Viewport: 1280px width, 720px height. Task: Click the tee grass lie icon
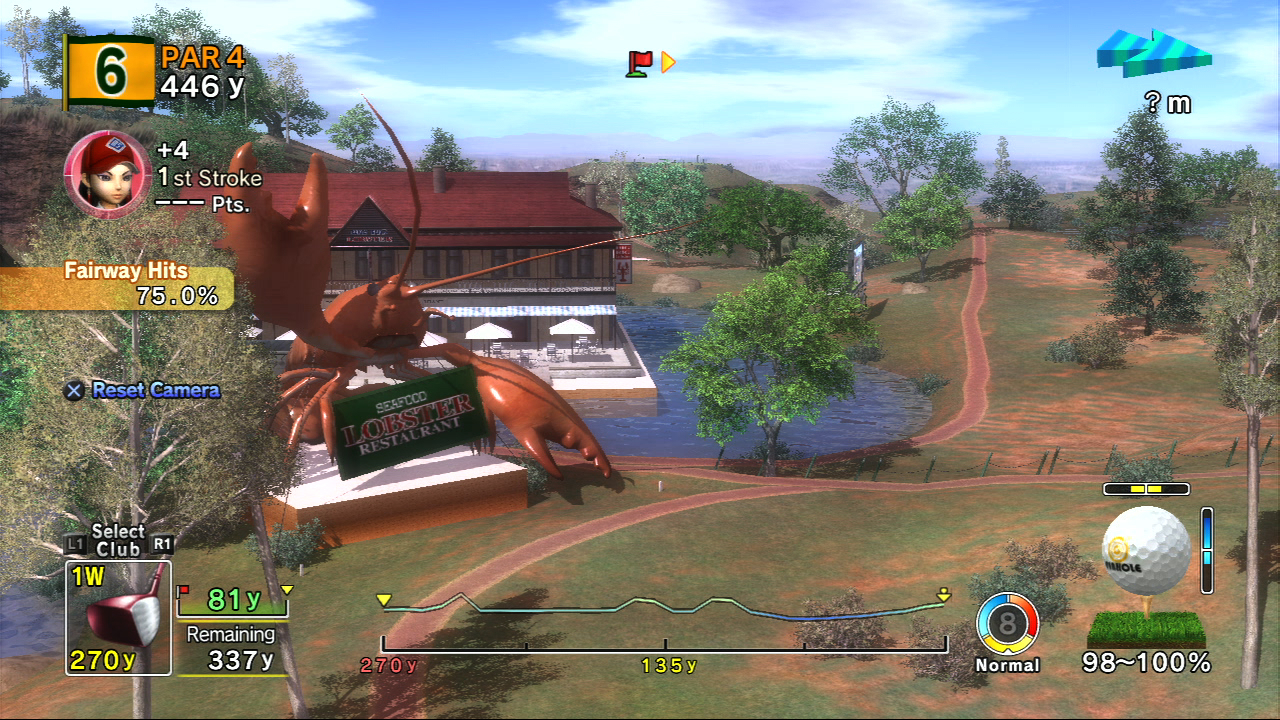tap(1146, 629)
